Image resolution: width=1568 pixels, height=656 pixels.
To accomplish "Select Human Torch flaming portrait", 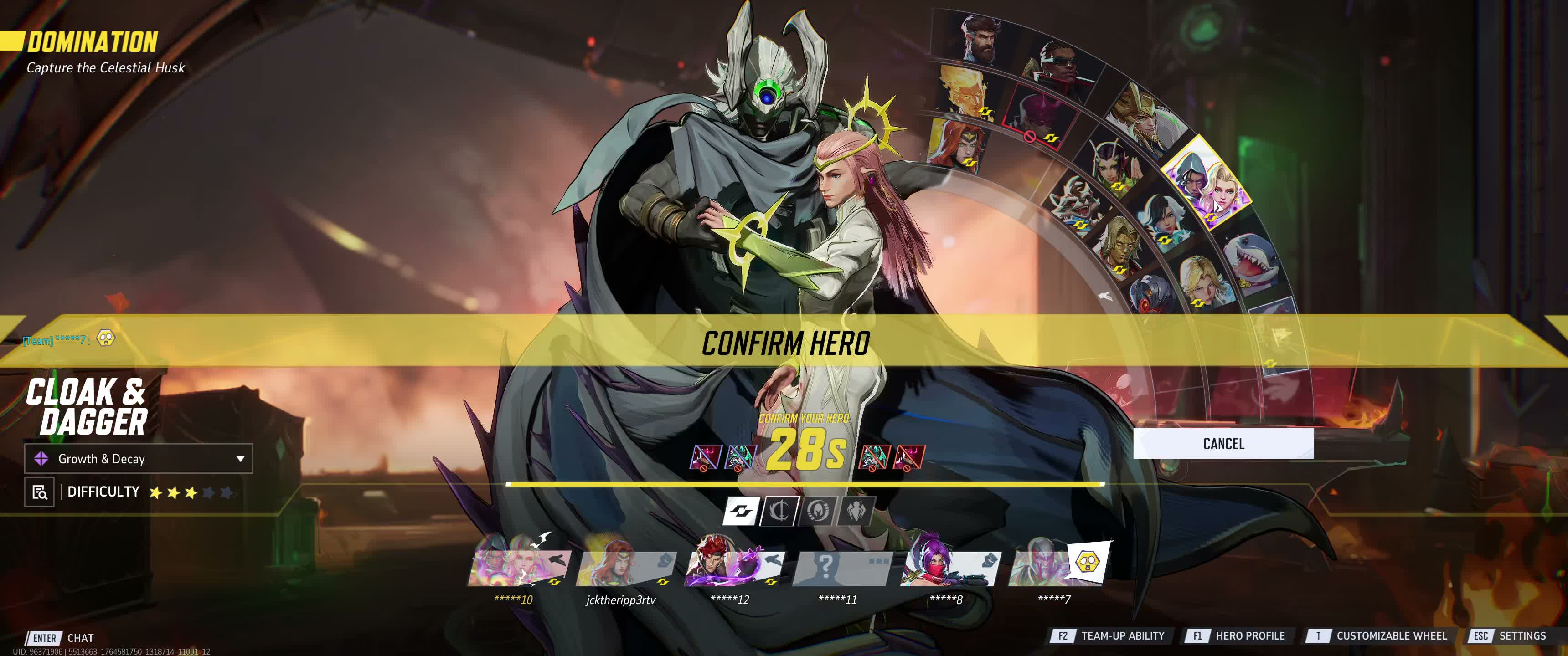I will [965, 90].
